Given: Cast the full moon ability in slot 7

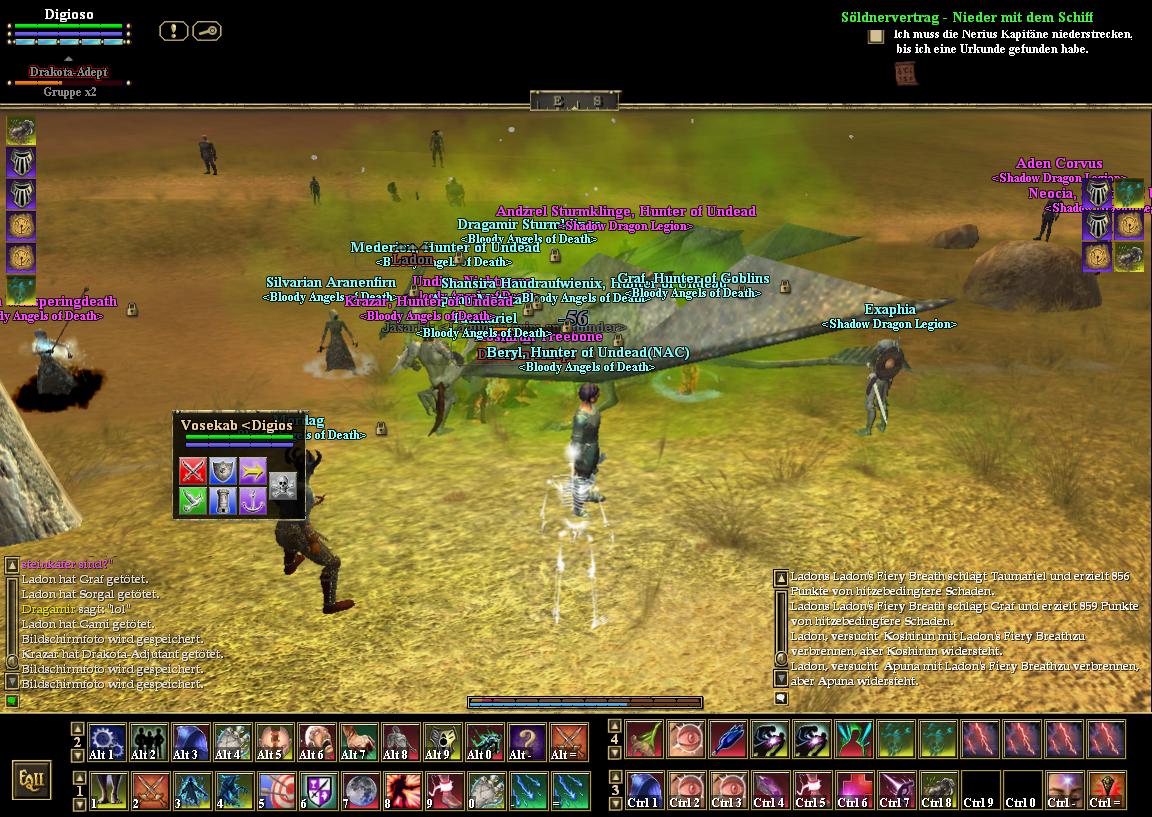Looking at the screenshot, I should pyautogui.click(x=359, y=790).
